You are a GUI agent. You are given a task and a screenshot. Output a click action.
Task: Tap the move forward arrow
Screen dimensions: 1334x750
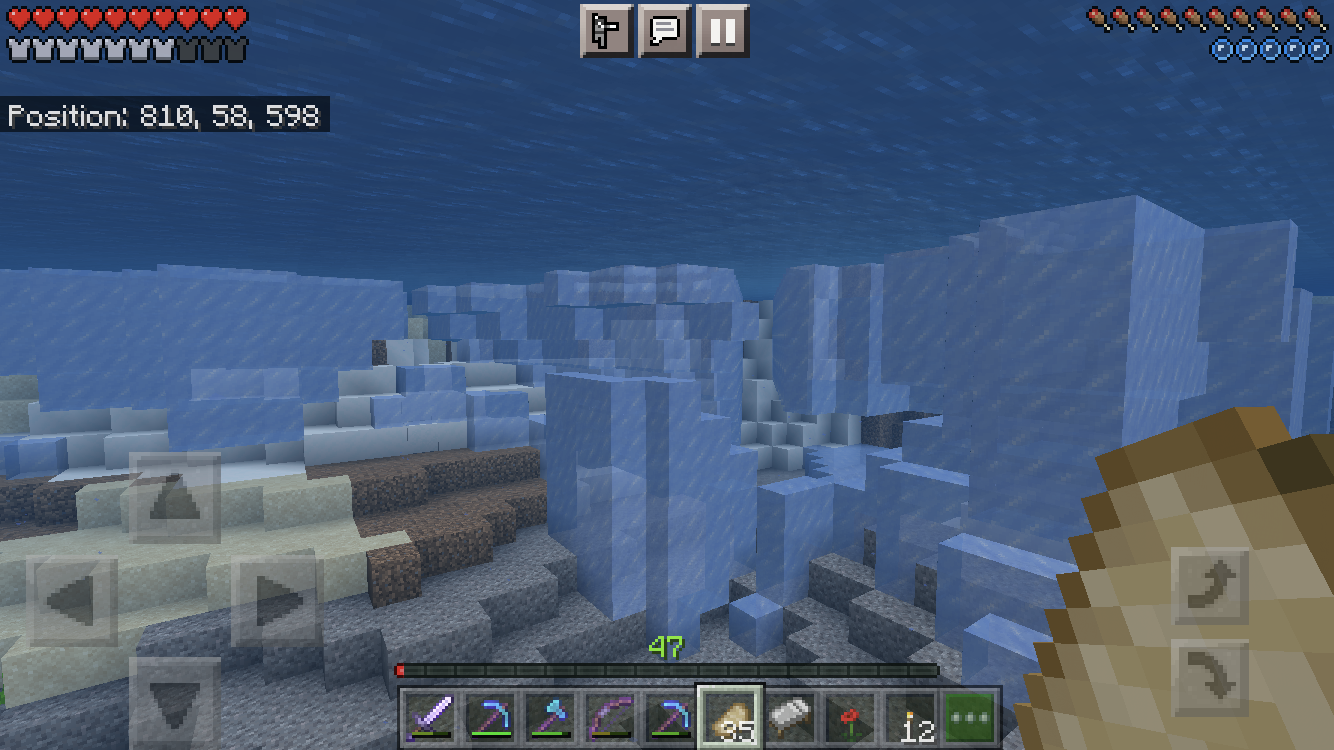[175, 498]
